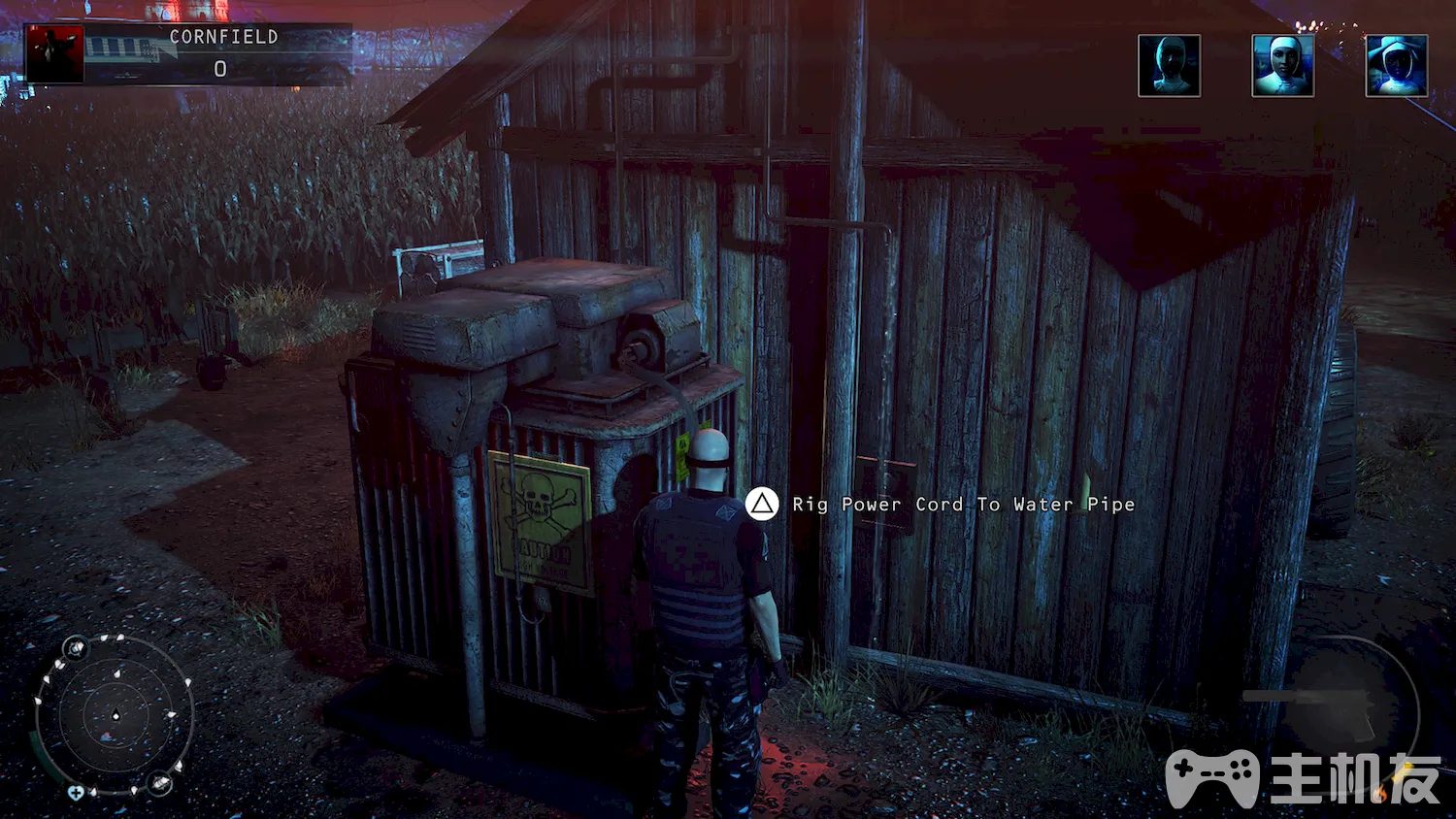Pick the shadowed target portrait in the rounded hood
This screenshot has width=1456, height=819.
tap(1169, 66)
